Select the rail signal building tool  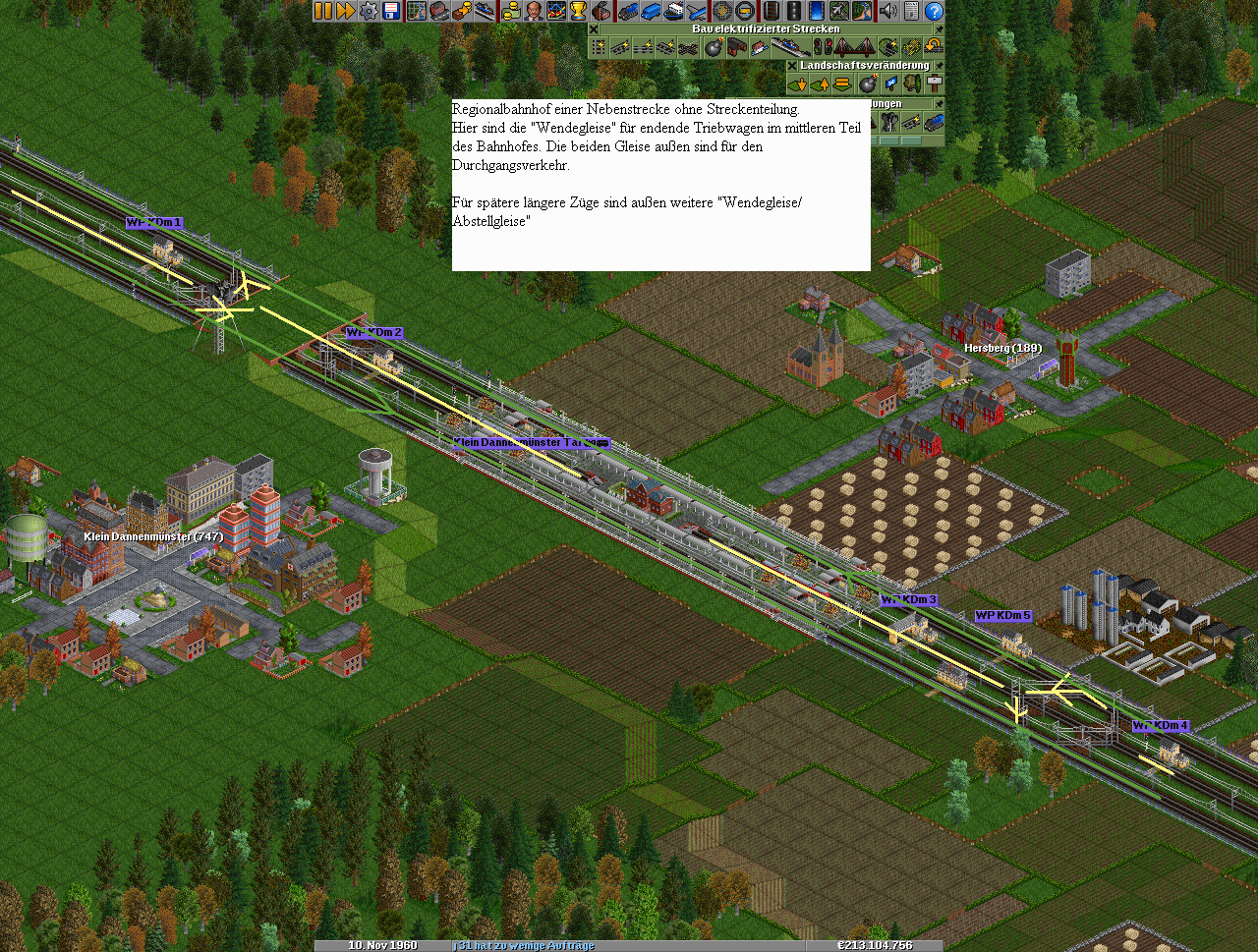[x=822, y=47]
